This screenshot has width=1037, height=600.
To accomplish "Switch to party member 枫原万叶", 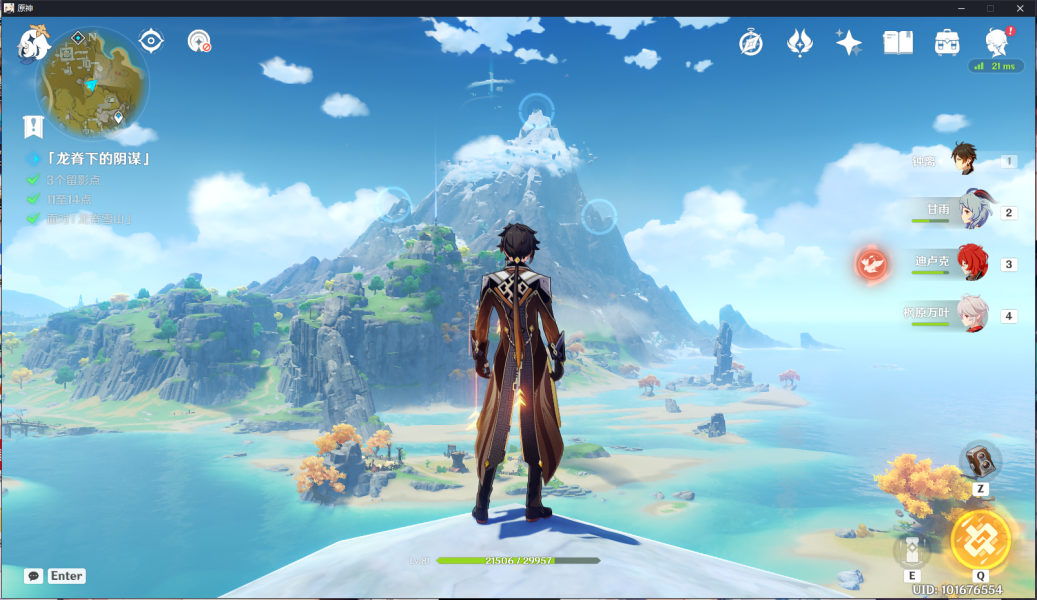I will coord(971,315).
